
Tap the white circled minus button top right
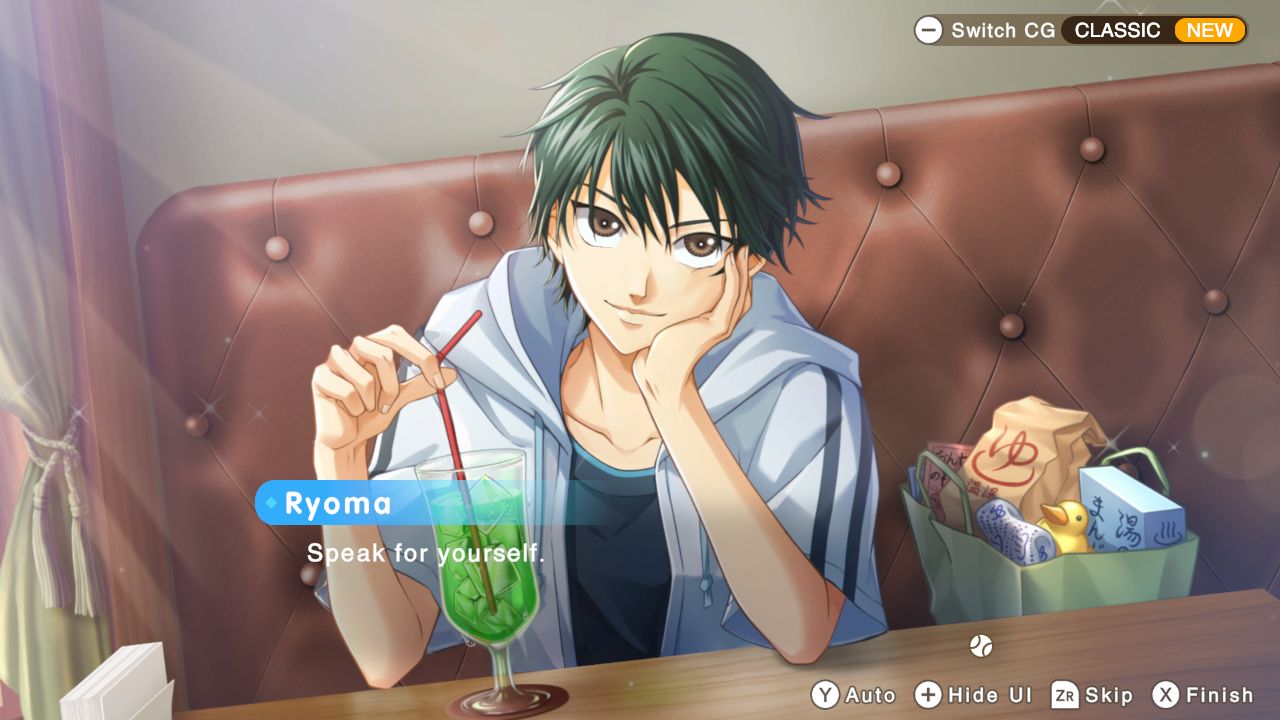click(929, 30)
